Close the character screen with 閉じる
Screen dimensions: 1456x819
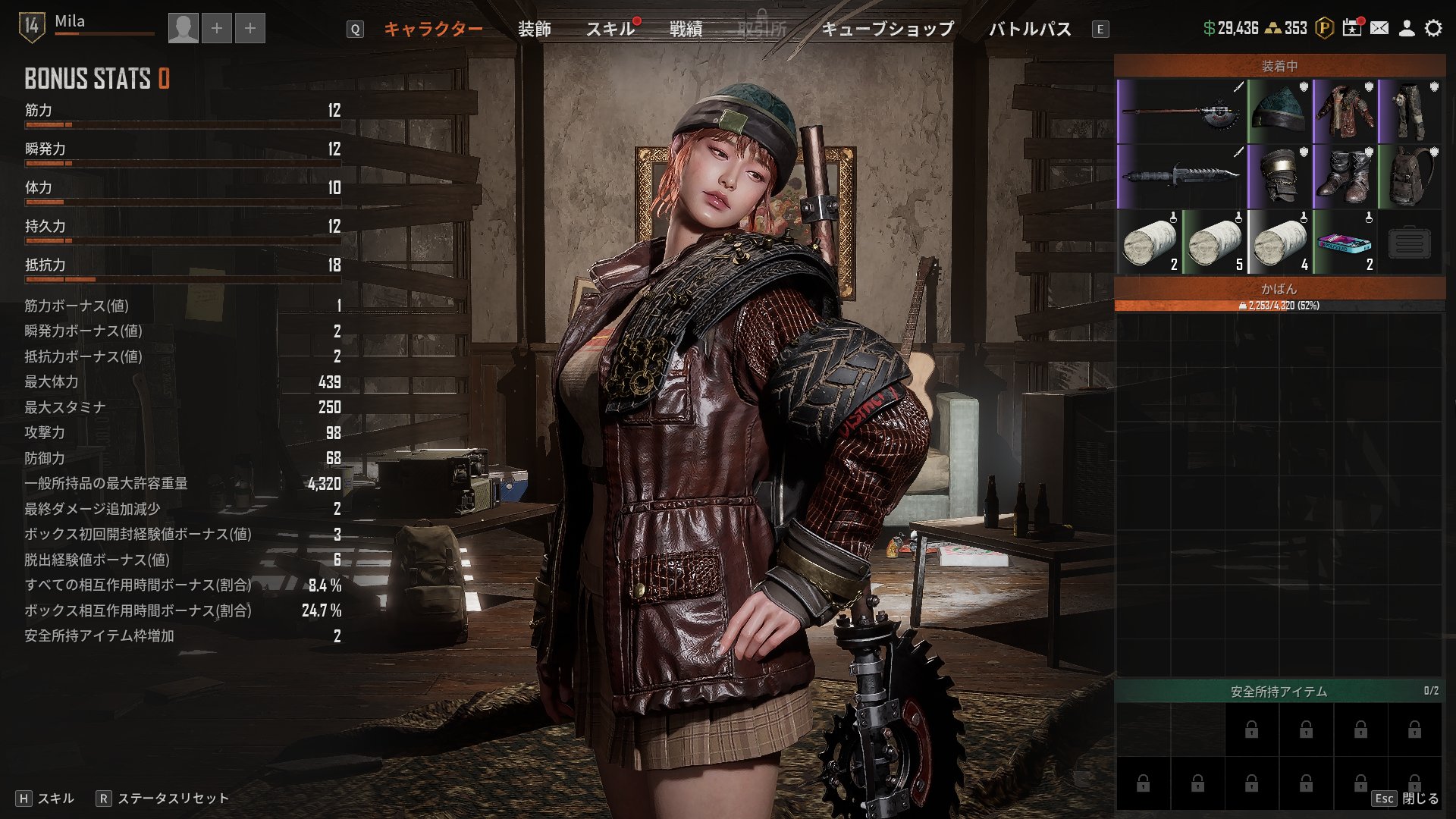coord(1420,799)
